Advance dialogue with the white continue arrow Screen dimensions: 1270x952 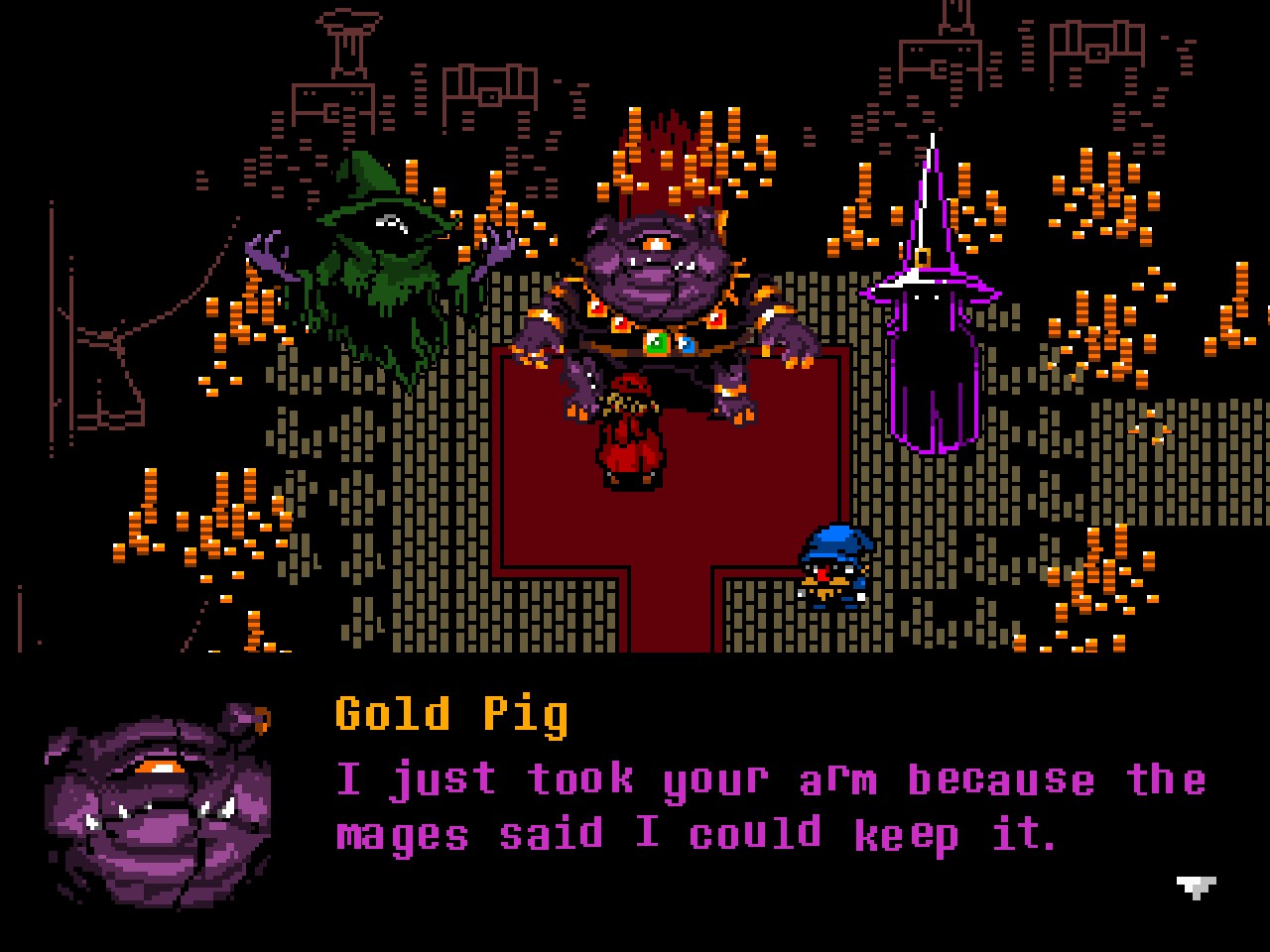[x=1196, y=886]
